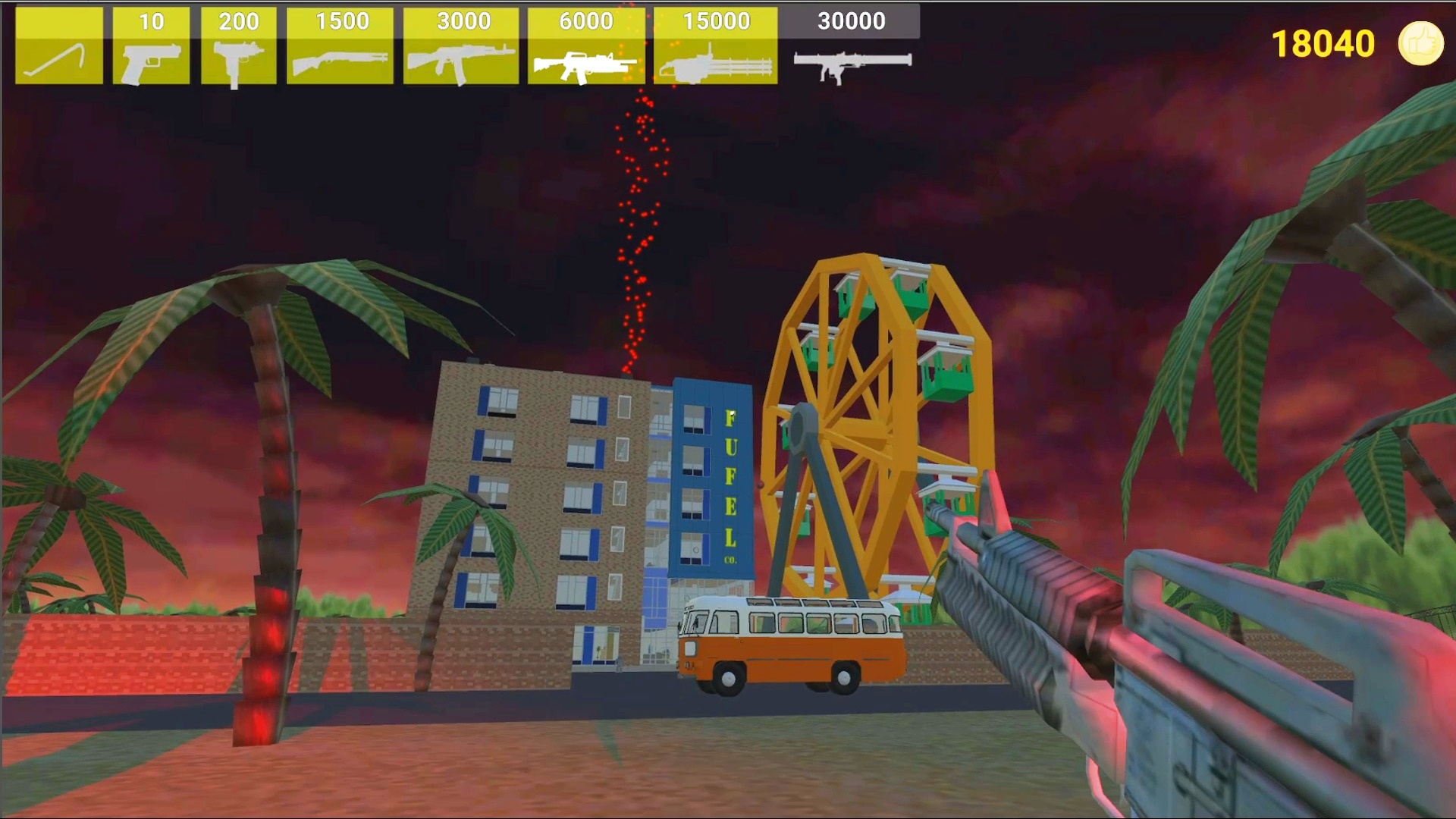Click the thumbs-up coin badge

(1420, 43)
